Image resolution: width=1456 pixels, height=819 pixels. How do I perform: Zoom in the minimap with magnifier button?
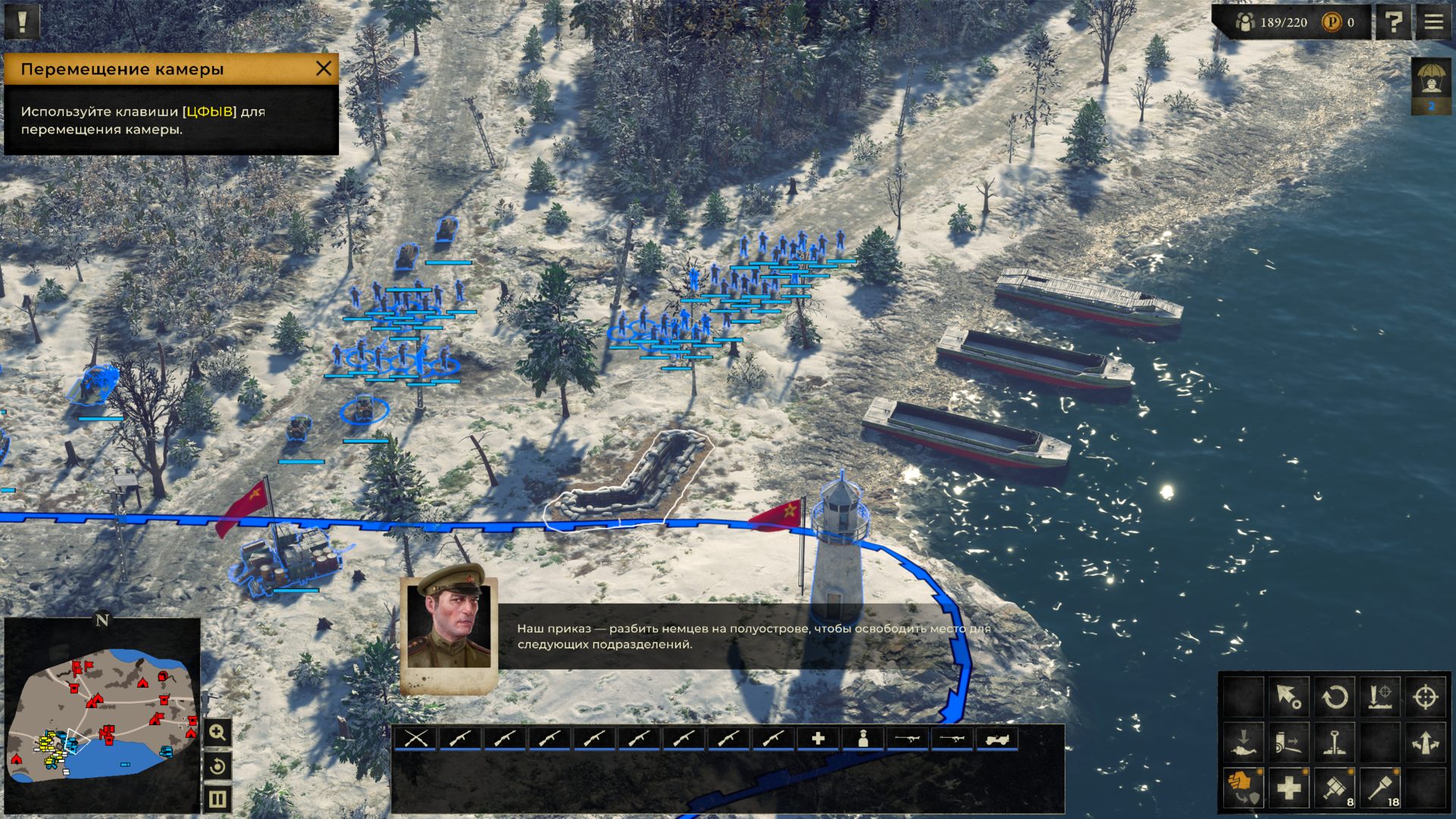[x=218, y=733]
